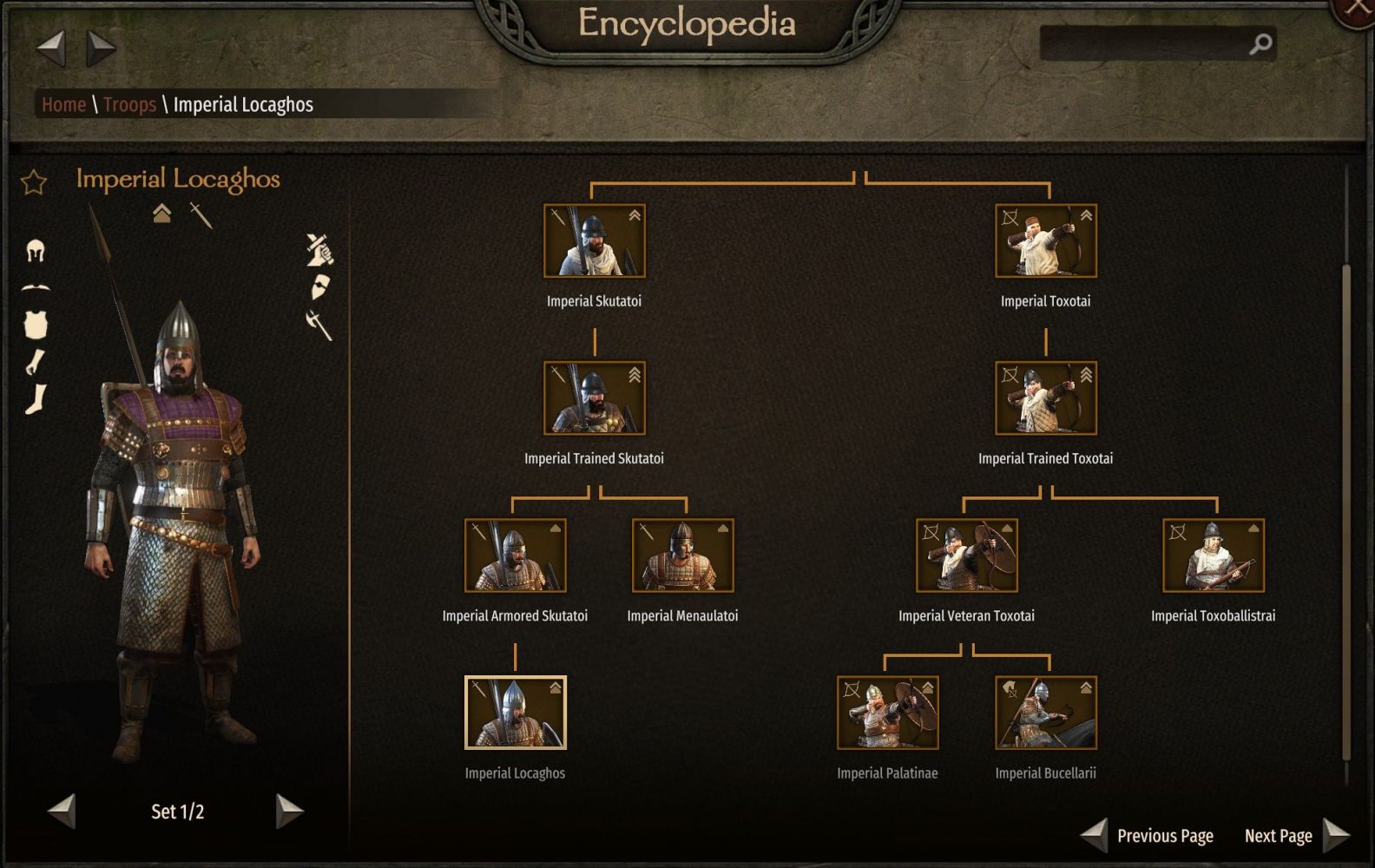Switch to the next equipment set

[x=289, y=812]
